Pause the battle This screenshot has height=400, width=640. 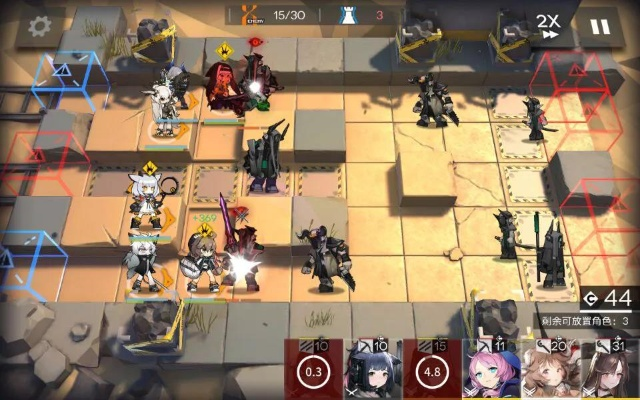(599, 27)
